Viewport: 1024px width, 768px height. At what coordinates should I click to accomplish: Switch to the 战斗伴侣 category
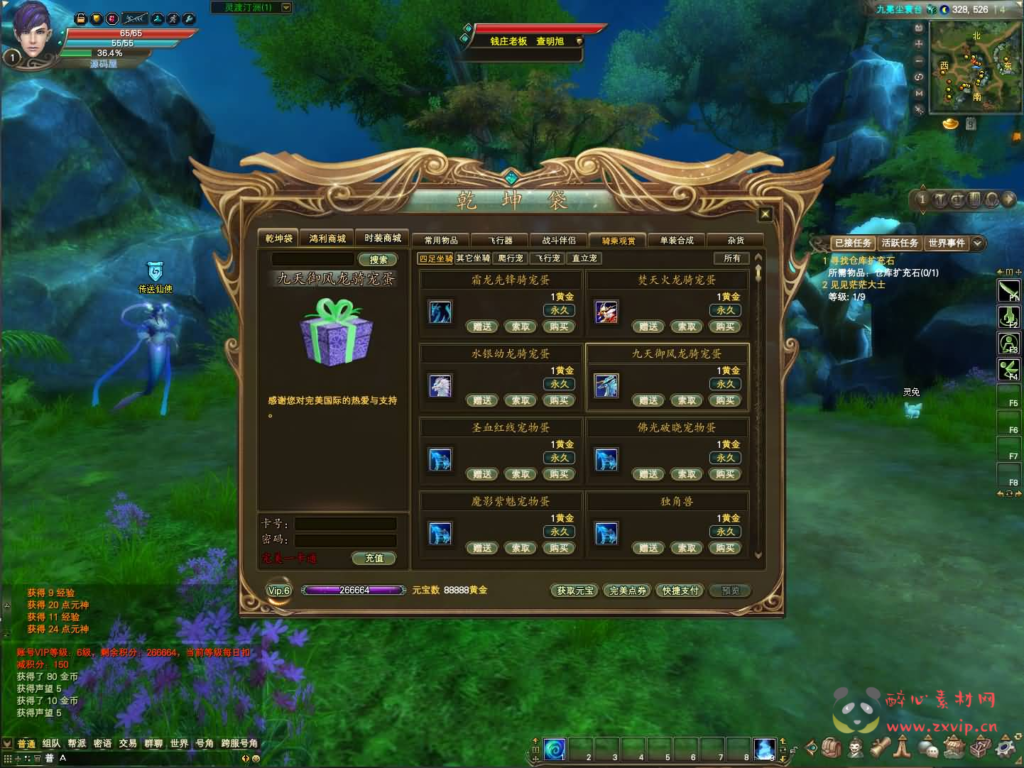559,240
